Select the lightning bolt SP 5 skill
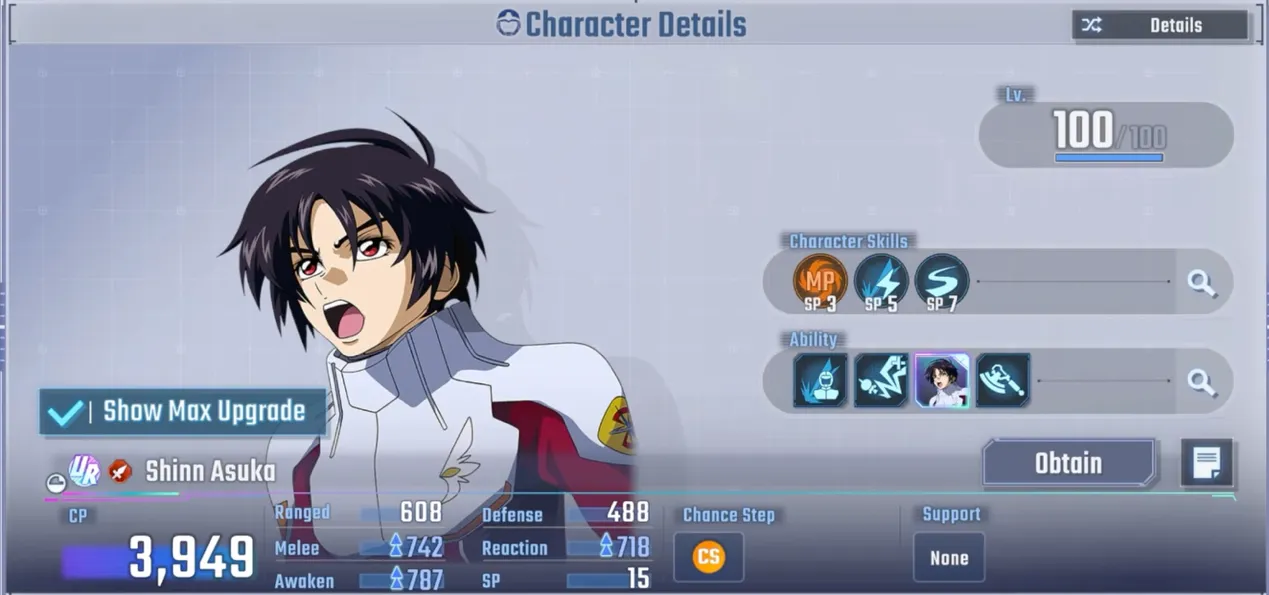This screenshot has width=1269, height=595. [881, 281]
